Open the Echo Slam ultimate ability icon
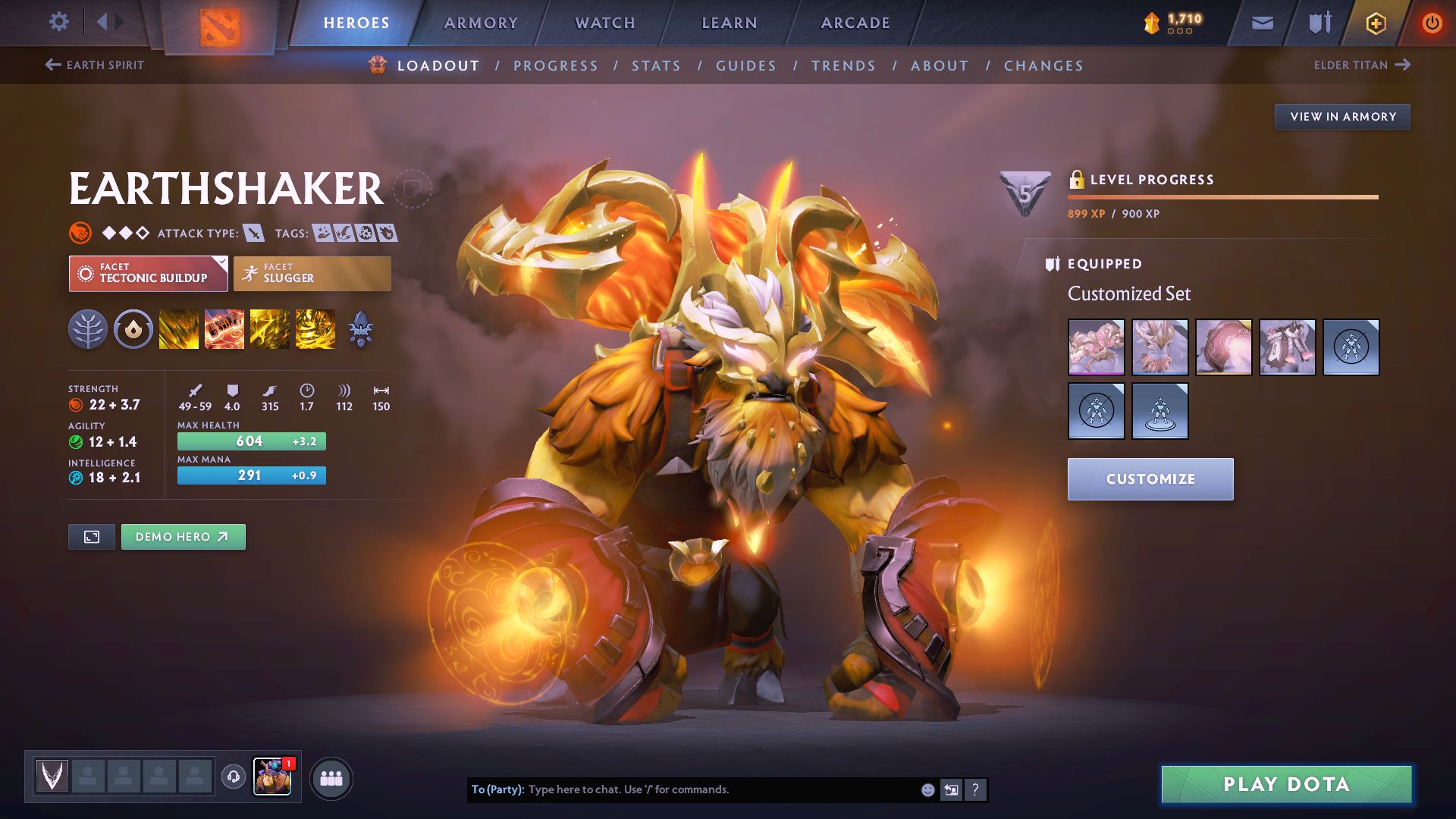1456x819 pixels. [x=315, y=329]
